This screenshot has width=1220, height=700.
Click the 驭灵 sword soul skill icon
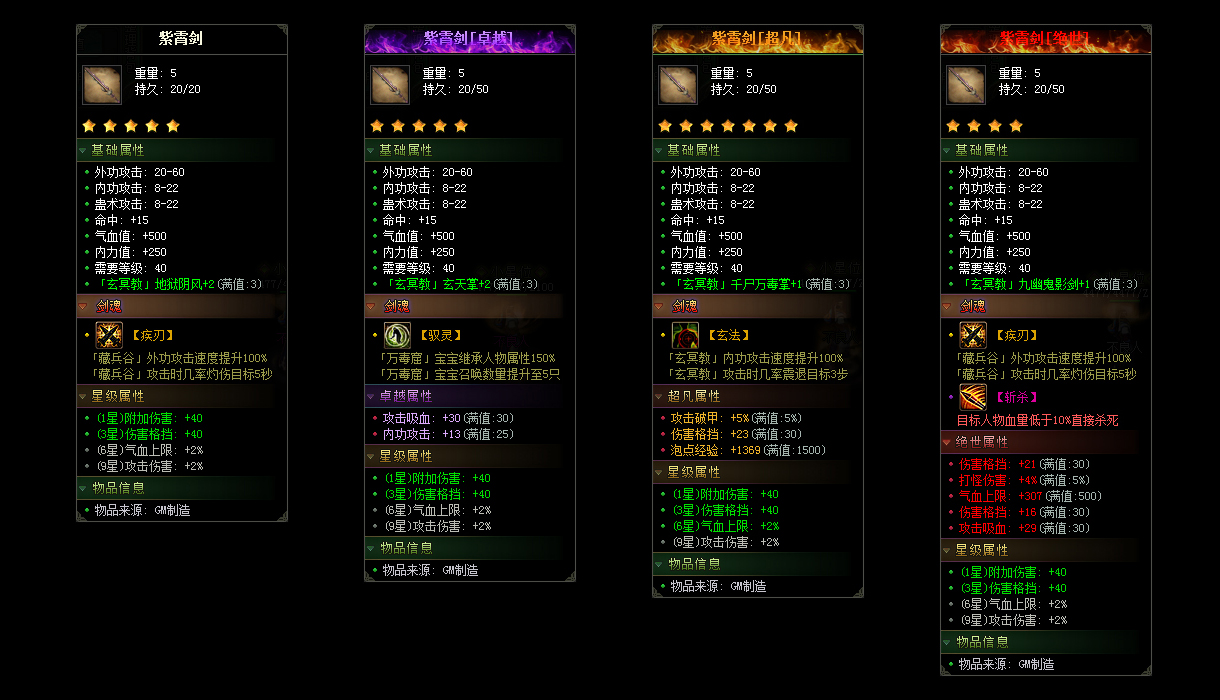click(x=397, y=335)
